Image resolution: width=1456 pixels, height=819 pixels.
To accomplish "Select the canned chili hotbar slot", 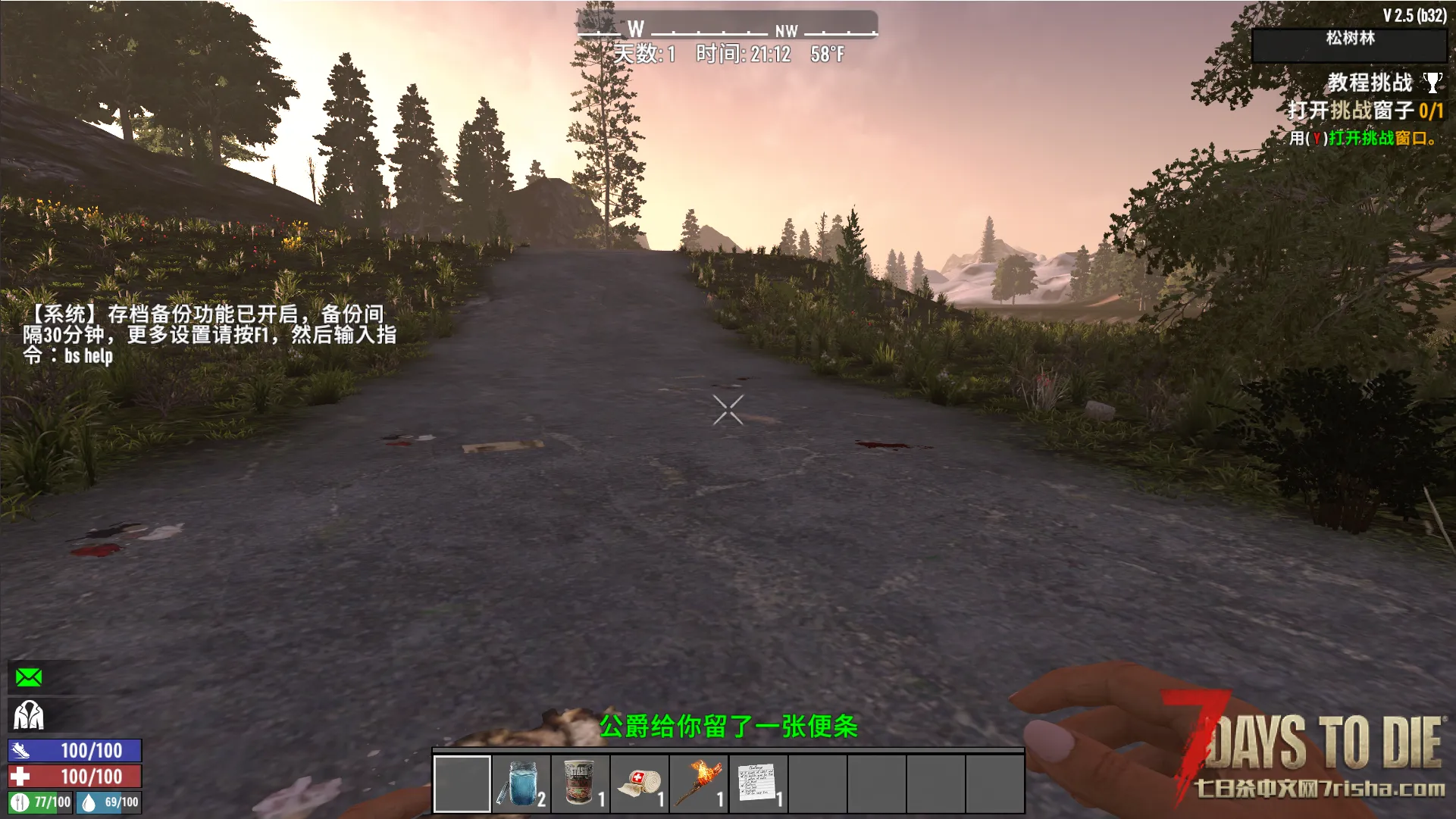I will click(581, 784).
